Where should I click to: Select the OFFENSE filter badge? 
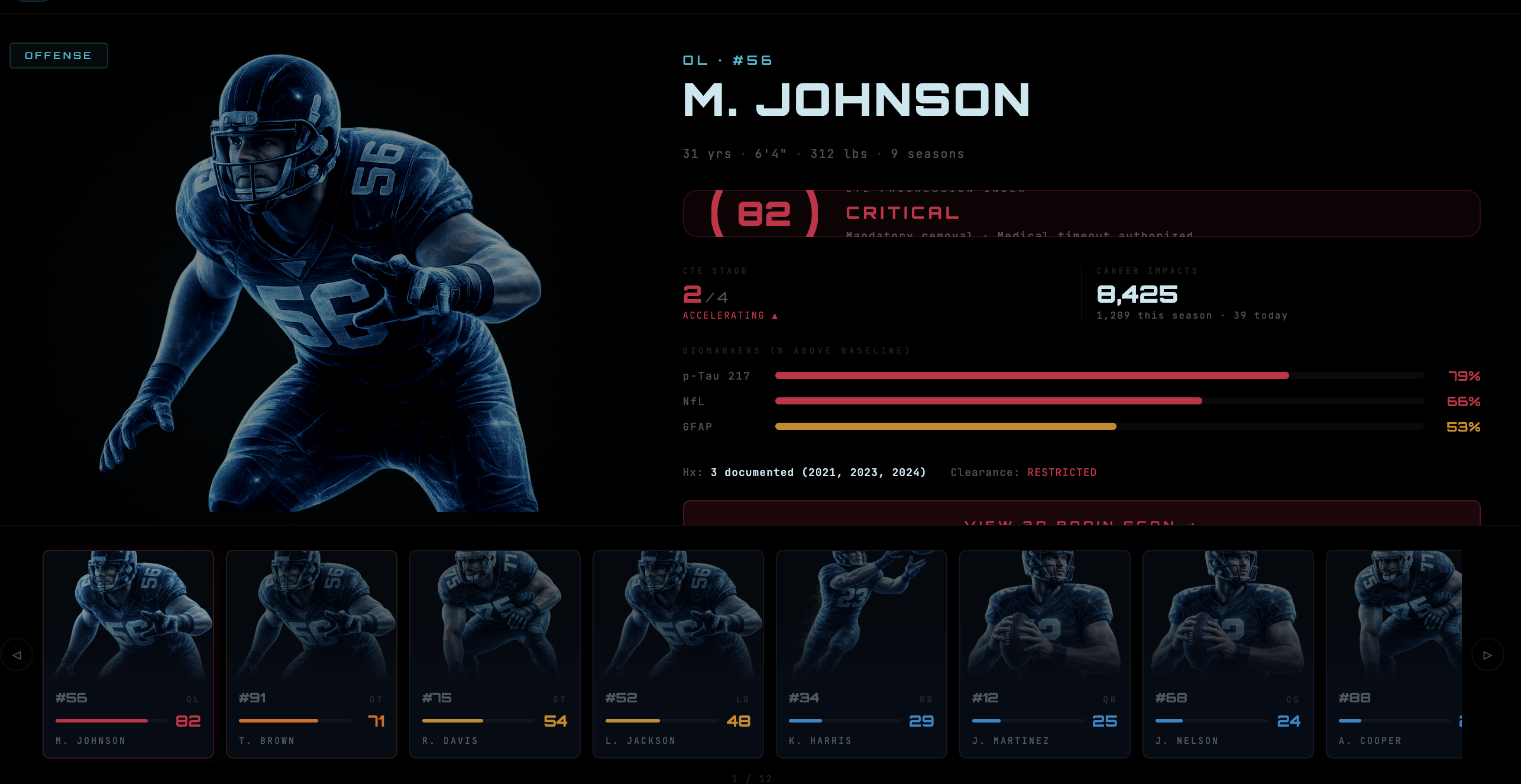(x=59, y=56)
